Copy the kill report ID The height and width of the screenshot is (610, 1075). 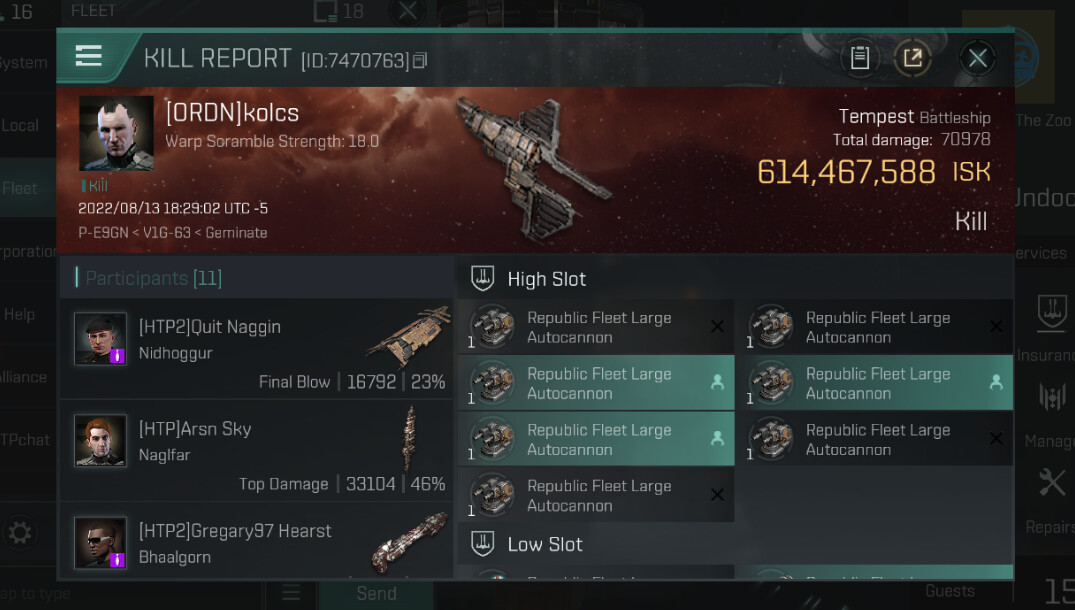pyautogui.click(x=420, y=61)
